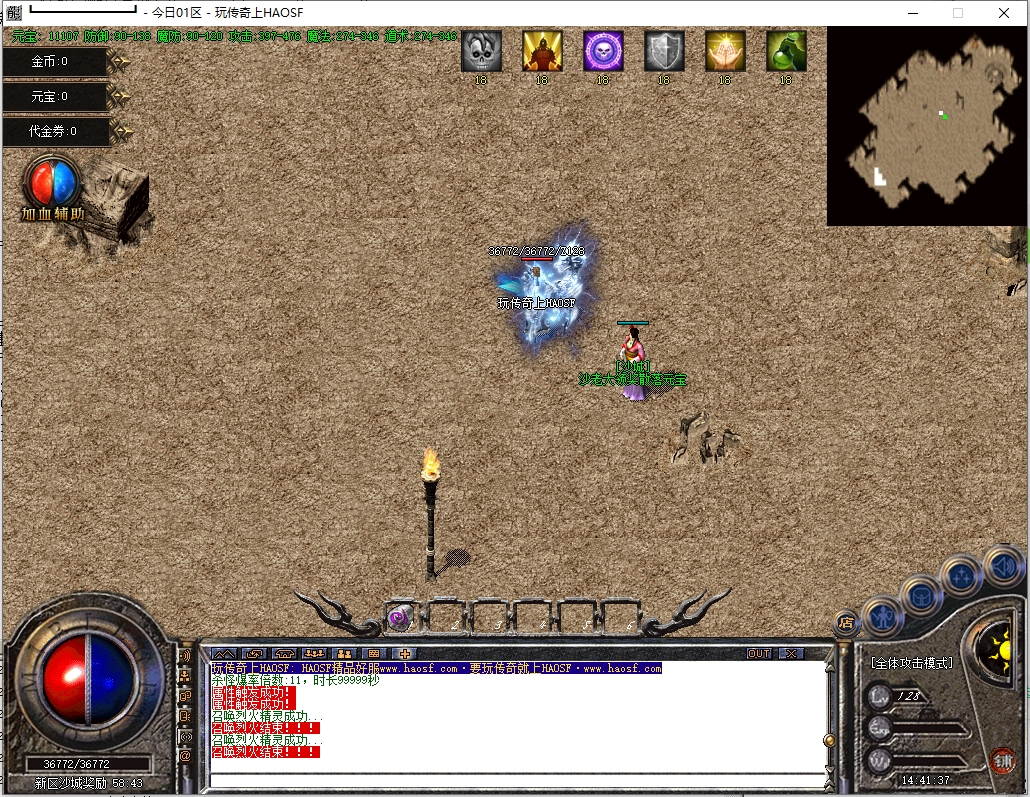Toggle sound with the speaker button
The image size is (1030, 797).
click(x=1002, y=566)
